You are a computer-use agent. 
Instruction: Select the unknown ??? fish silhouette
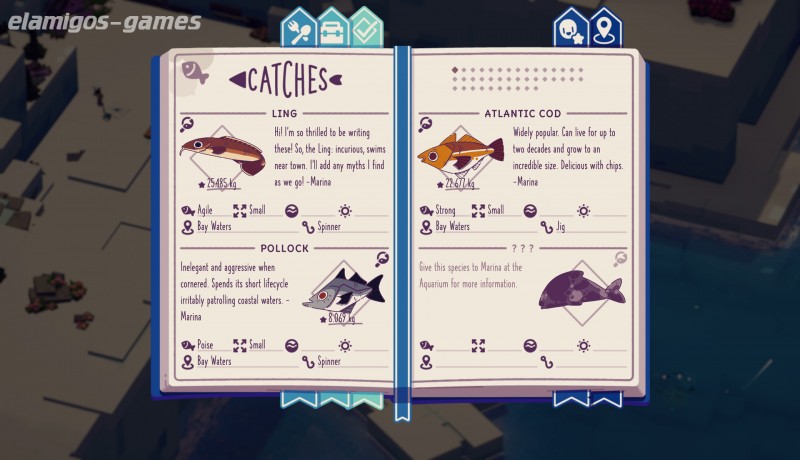[580, 290]
